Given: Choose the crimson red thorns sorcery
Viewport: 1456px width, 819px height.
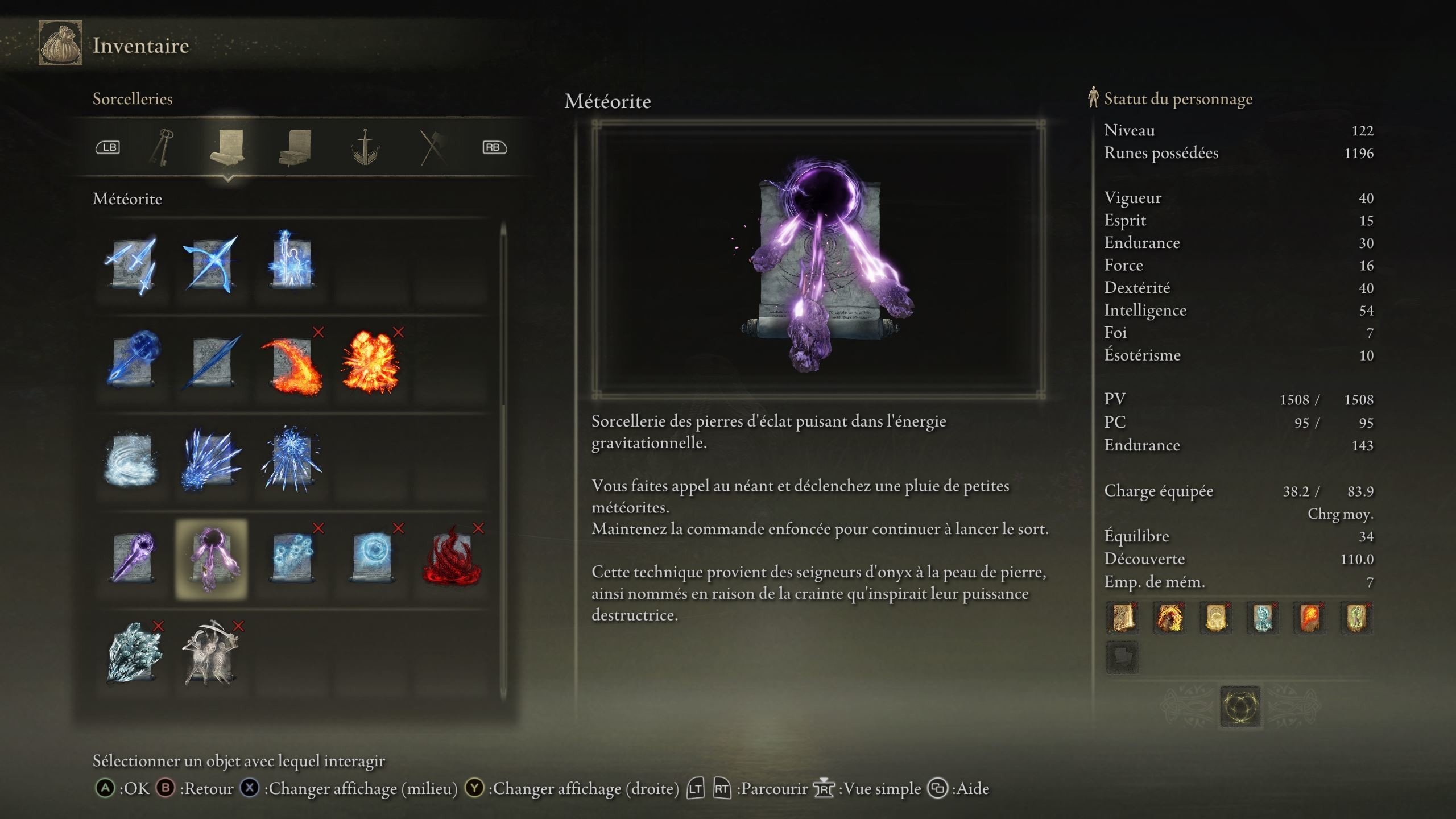Looking at the screenshot, I should pyautogui.click(x=452, y=559).
